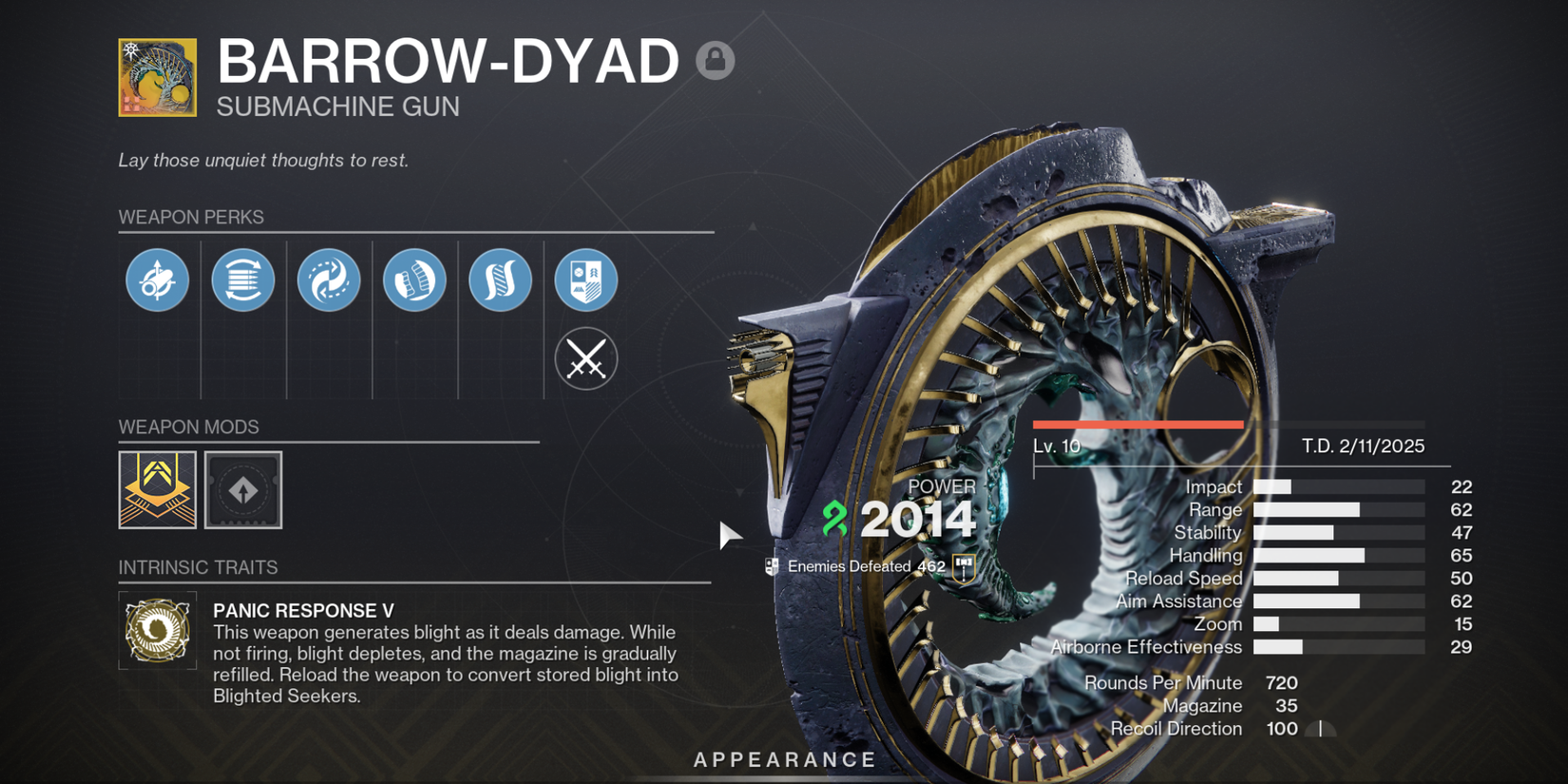Open the shield-shaped memento socket perk
The width and height of the screenshot is (1568, 784).
pos(585,279)
